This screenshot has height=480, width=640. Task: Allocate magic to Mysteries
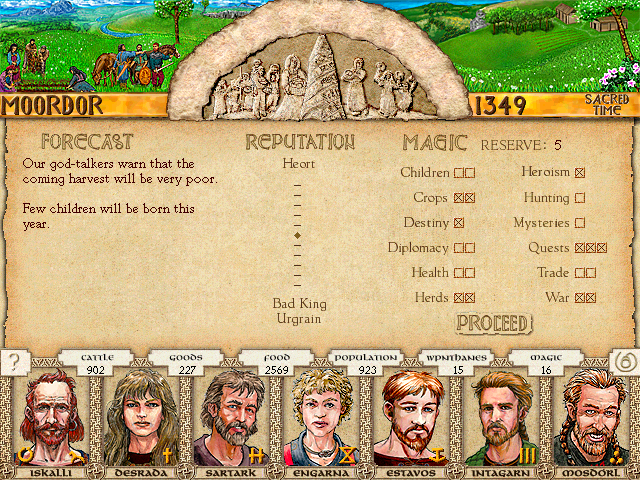pos(580,223)
